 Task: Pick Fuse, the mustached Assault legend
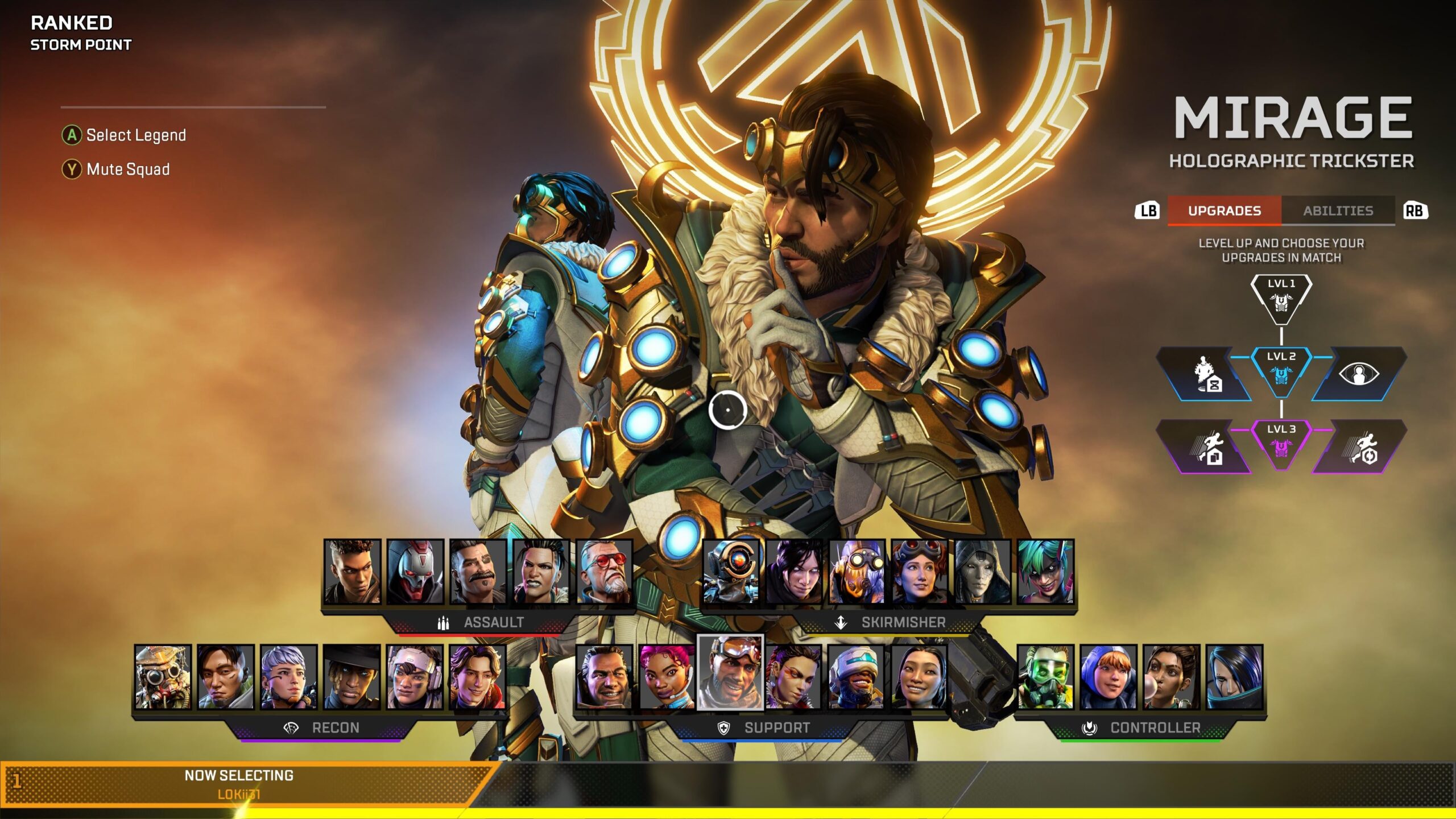(x=478, y=571)
